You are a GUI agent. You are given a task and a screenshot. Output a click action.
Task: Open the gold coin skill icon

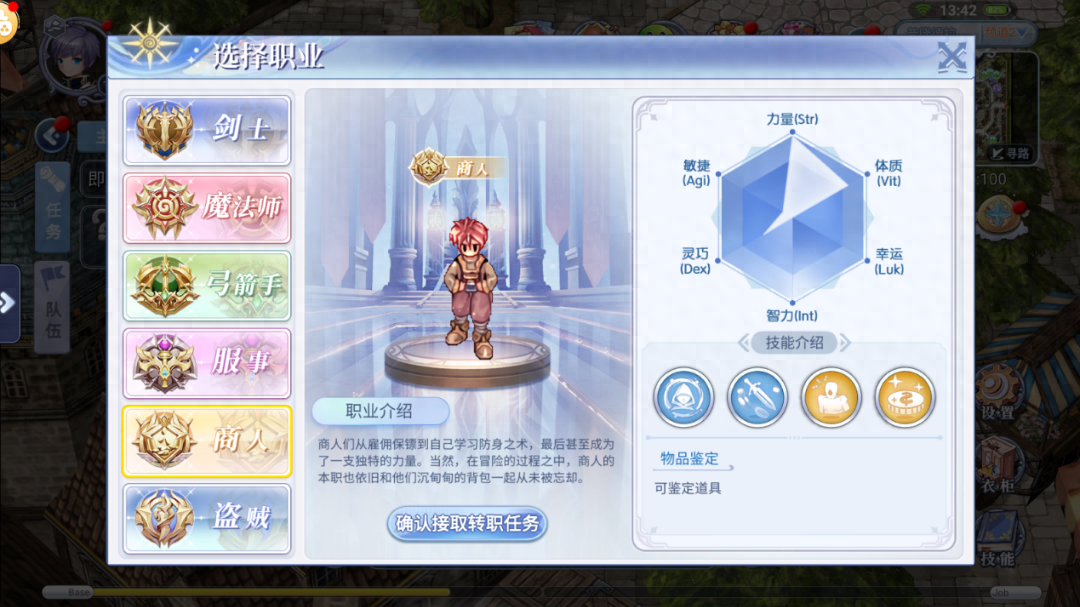point(904,397)
